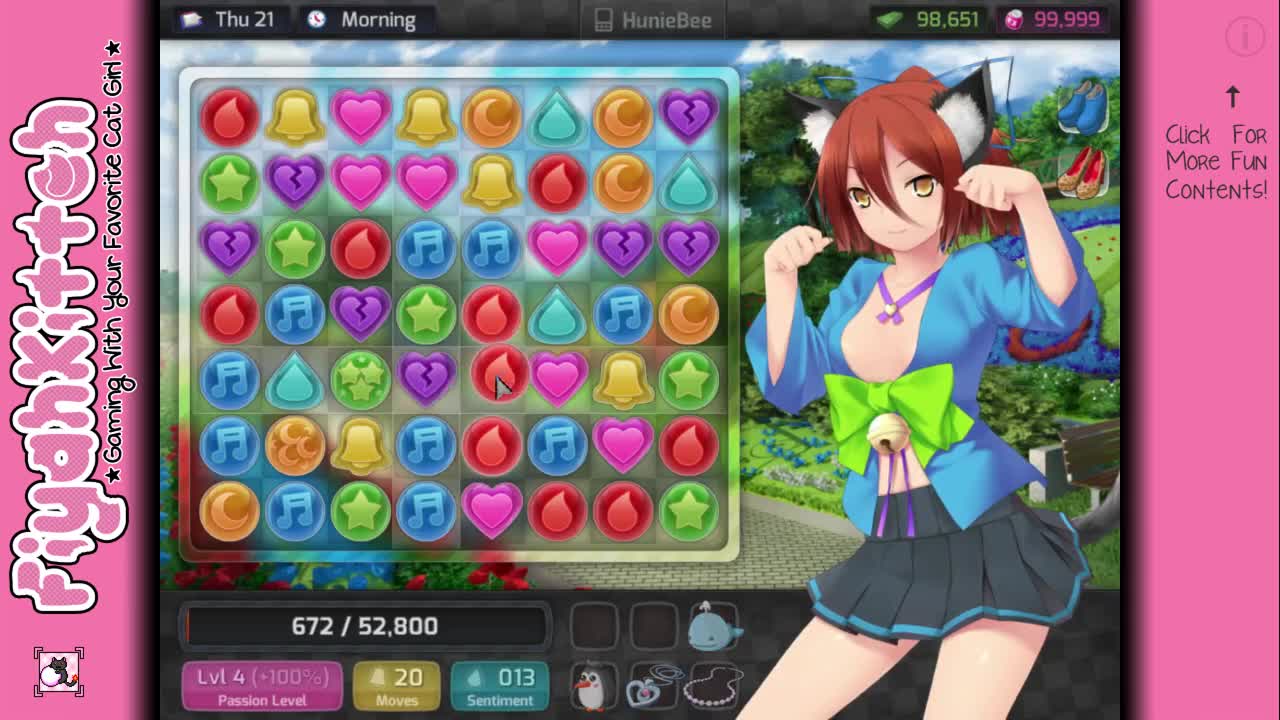Pick the orange swirl power token

[x=295, y=445]
